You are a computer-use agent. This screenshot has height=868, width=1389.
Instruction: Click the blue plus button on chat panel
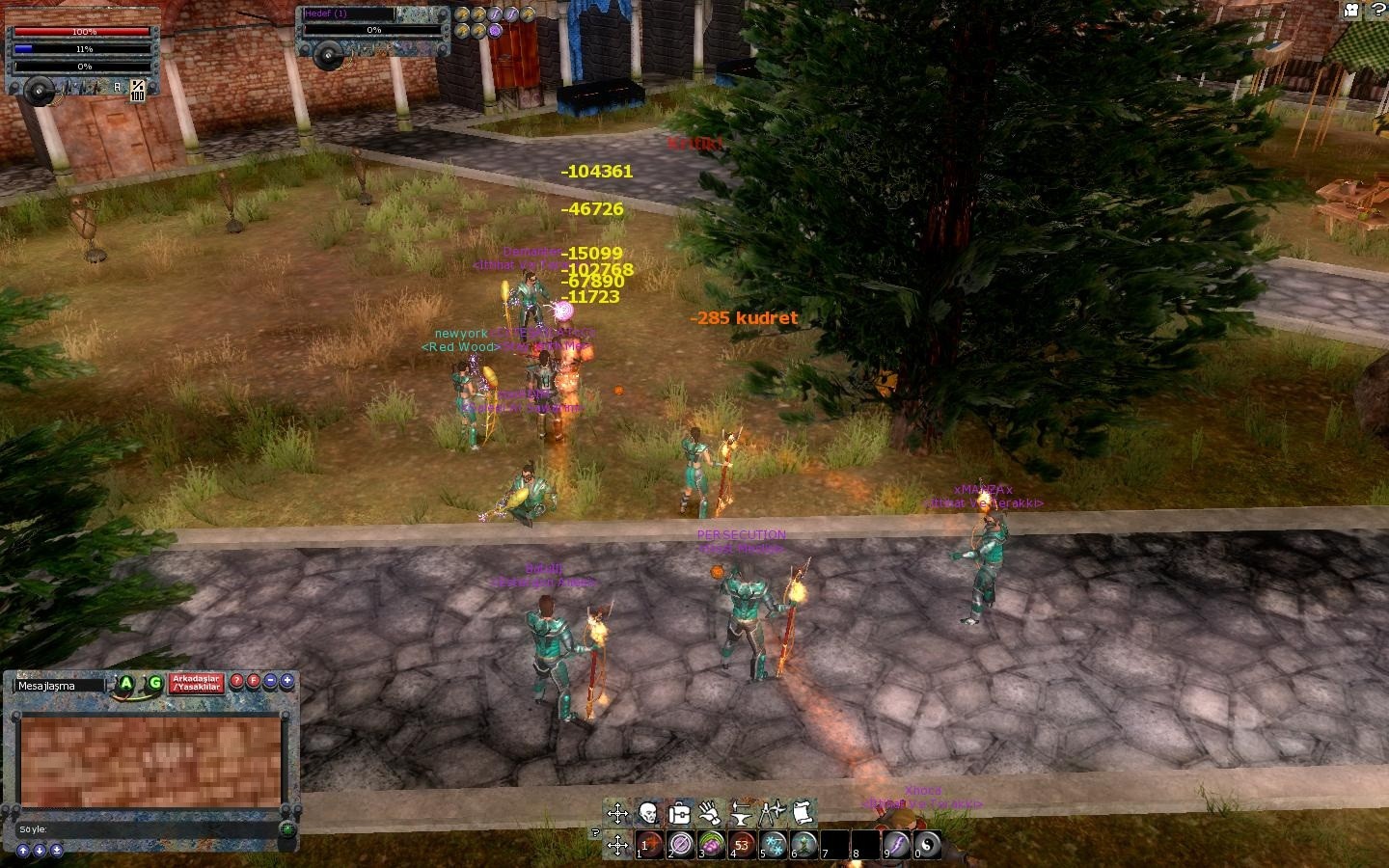286,681
